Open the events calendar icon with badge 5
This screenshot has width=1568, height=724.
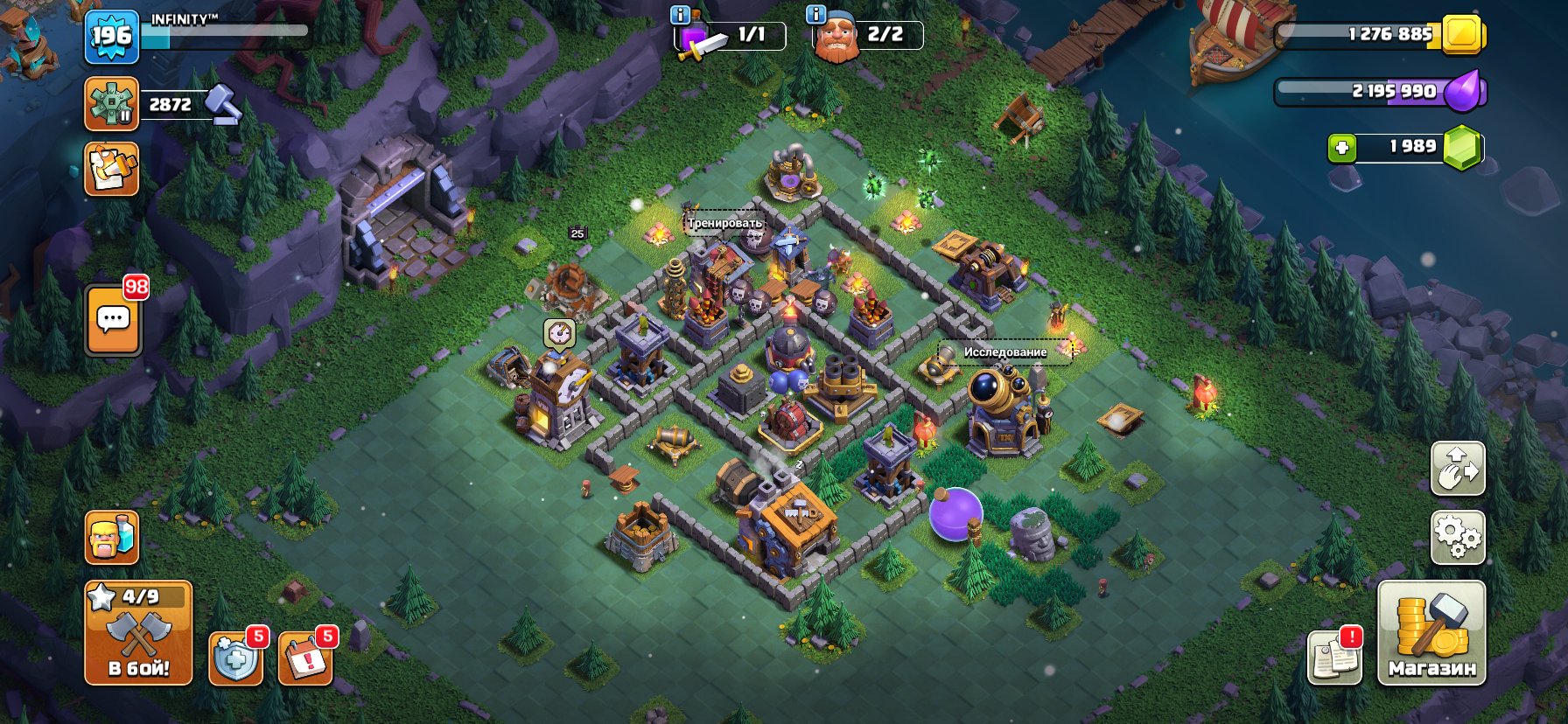[x=302, y=662]
